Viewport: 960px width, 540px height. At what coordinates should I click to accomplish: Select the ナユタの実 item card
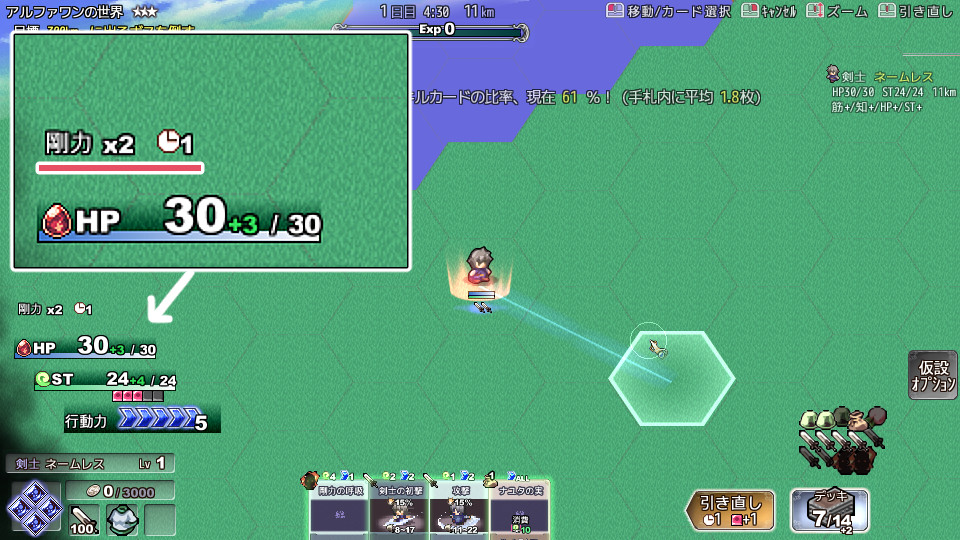pos(519,510)
